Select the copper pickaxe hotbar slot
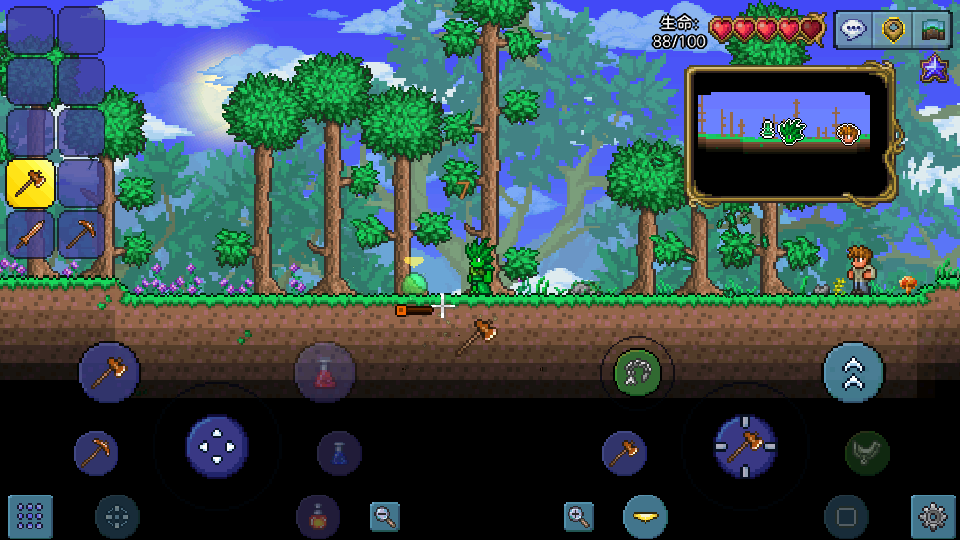 pos(81,234)
